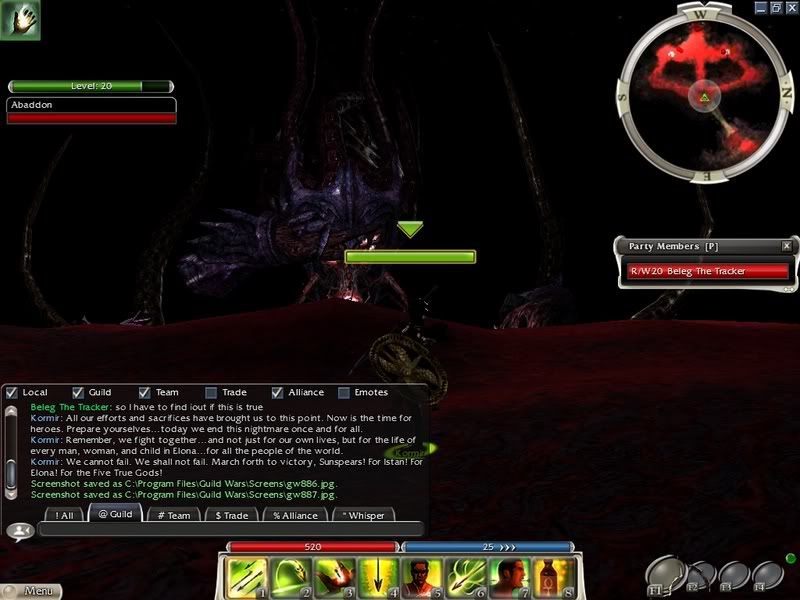800x600 pixels.
Task: Uncheck the Guild chat filter
Action: [x=79, y=393]
